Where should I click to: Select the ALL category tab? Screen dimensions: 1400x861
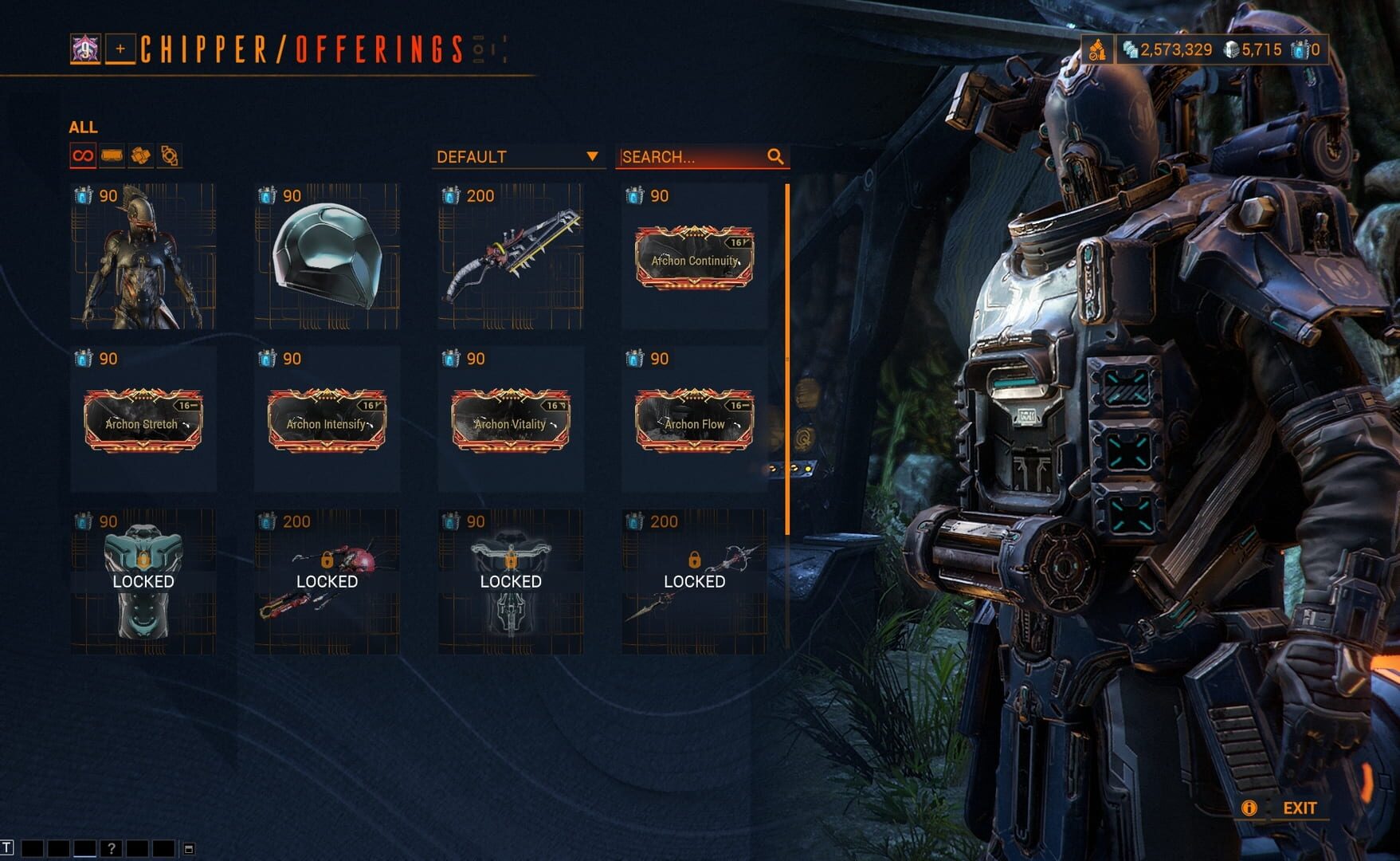click(x=84, y=127)
